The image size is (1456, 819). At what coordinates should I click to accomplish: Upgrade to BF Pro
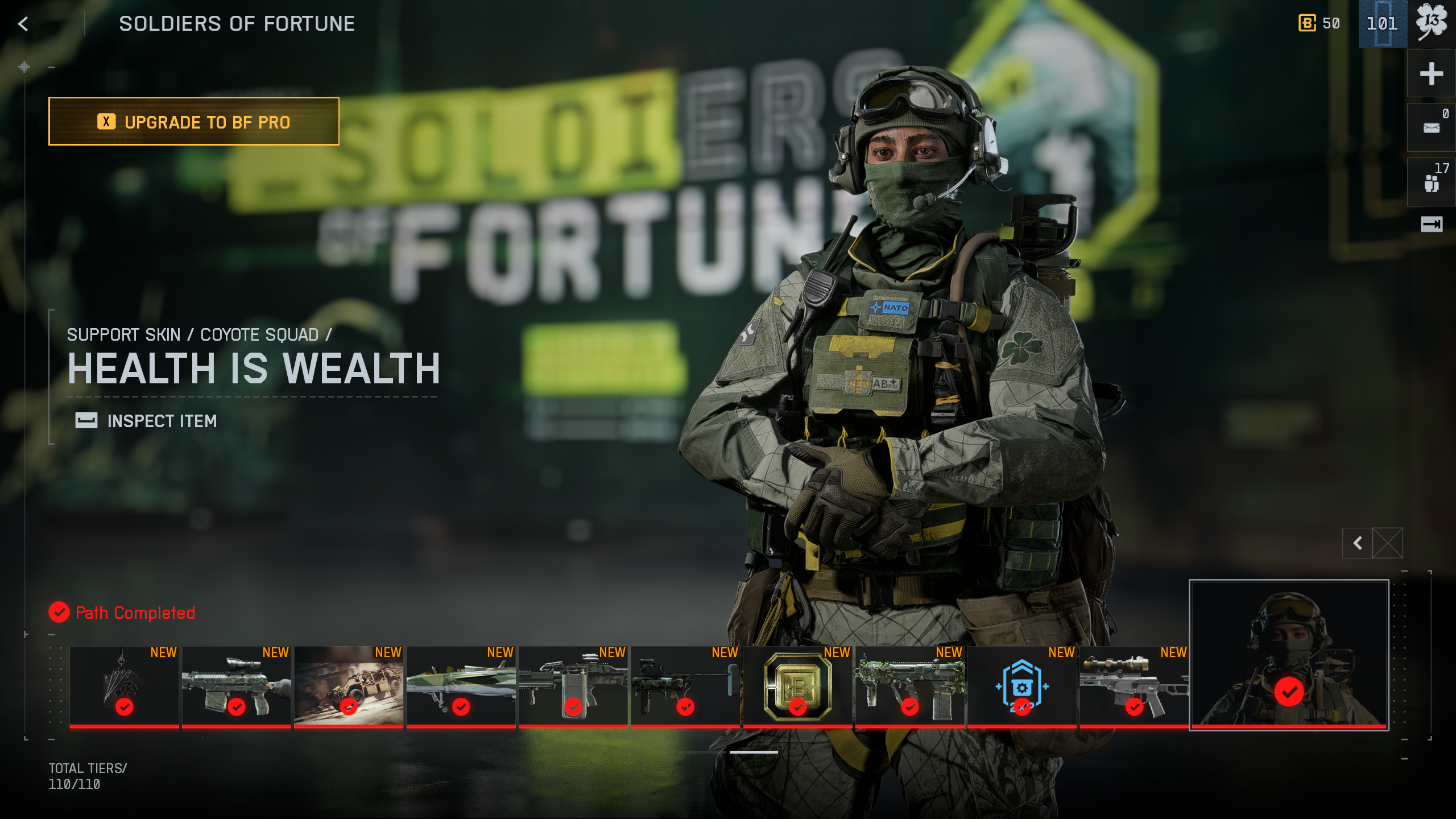194,122
